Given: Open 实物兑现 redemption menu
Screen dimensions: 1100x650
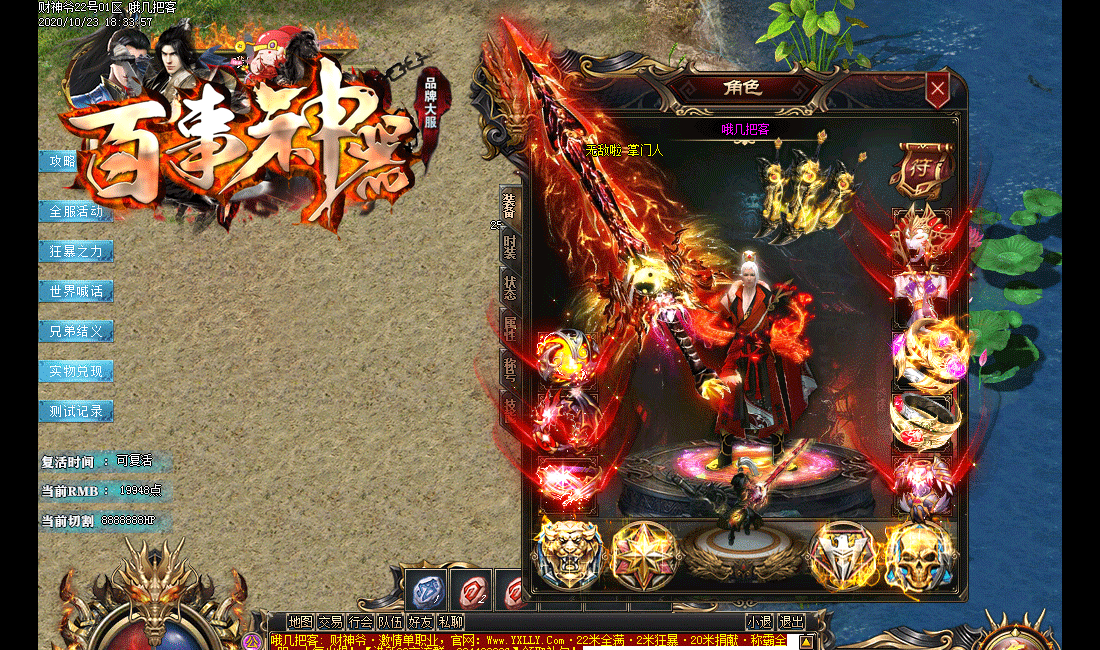Looking at the screenshot, I should pos(76,371).
